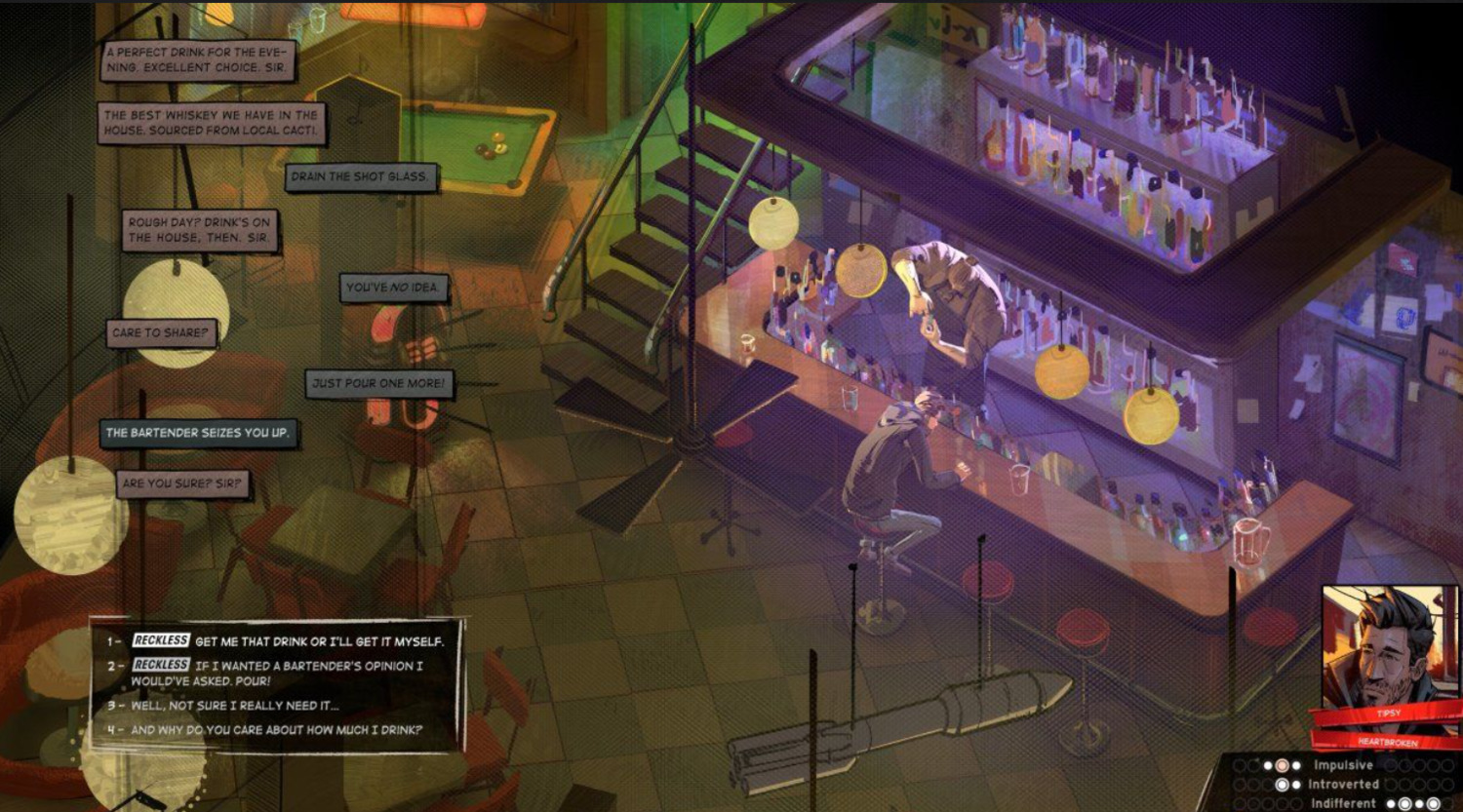
Task: Choose reply "Get me that drink or I'll get it myself"
Action: tap(318, 641)
